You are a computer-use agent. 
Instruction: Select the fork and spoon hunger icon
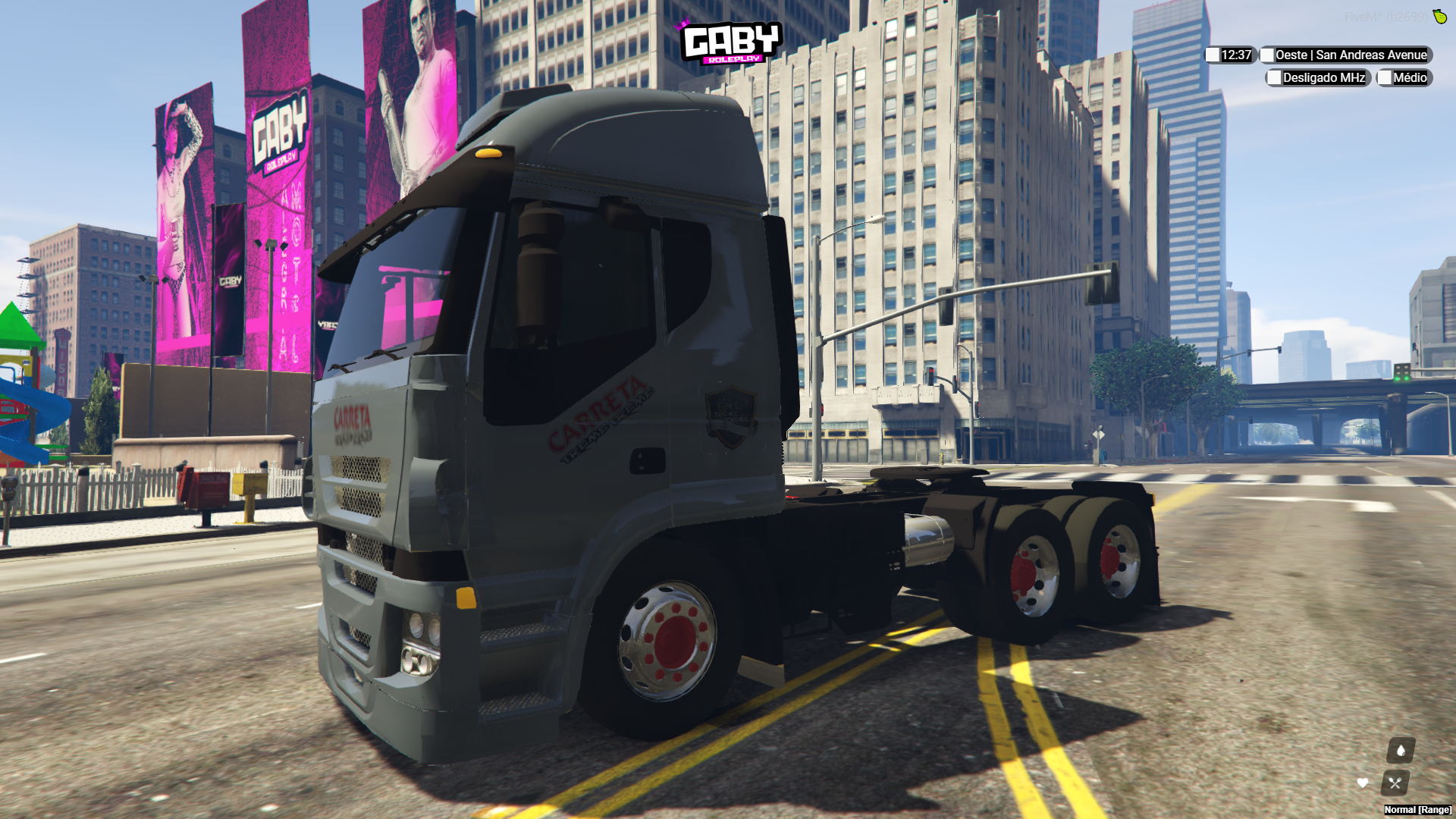click(x=1395, y=783)
